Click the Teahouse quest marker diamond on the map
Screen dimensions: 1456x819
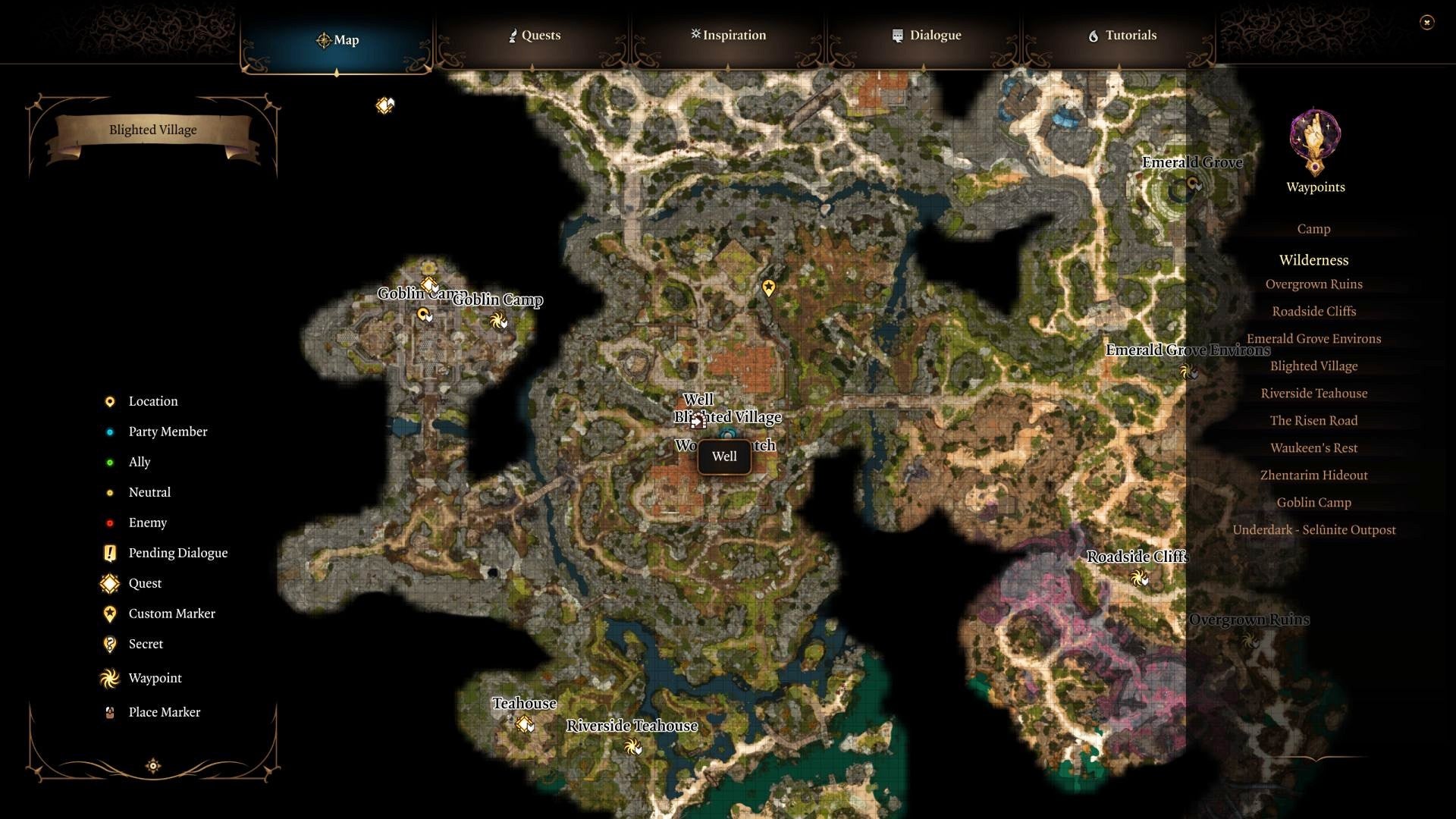tap(525, 725)
